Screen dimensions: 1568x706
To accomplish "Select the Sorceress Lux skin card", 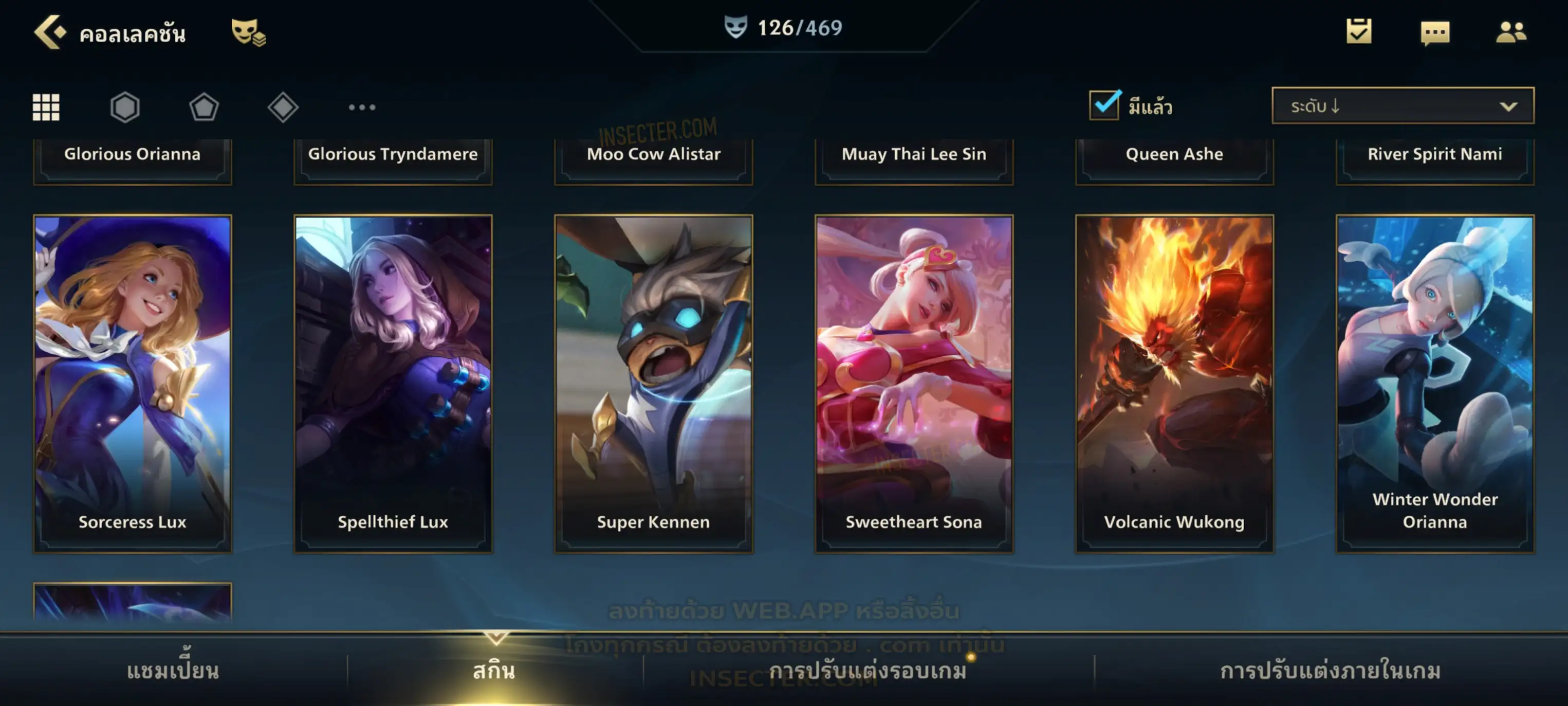I will (x=133, y=384).
